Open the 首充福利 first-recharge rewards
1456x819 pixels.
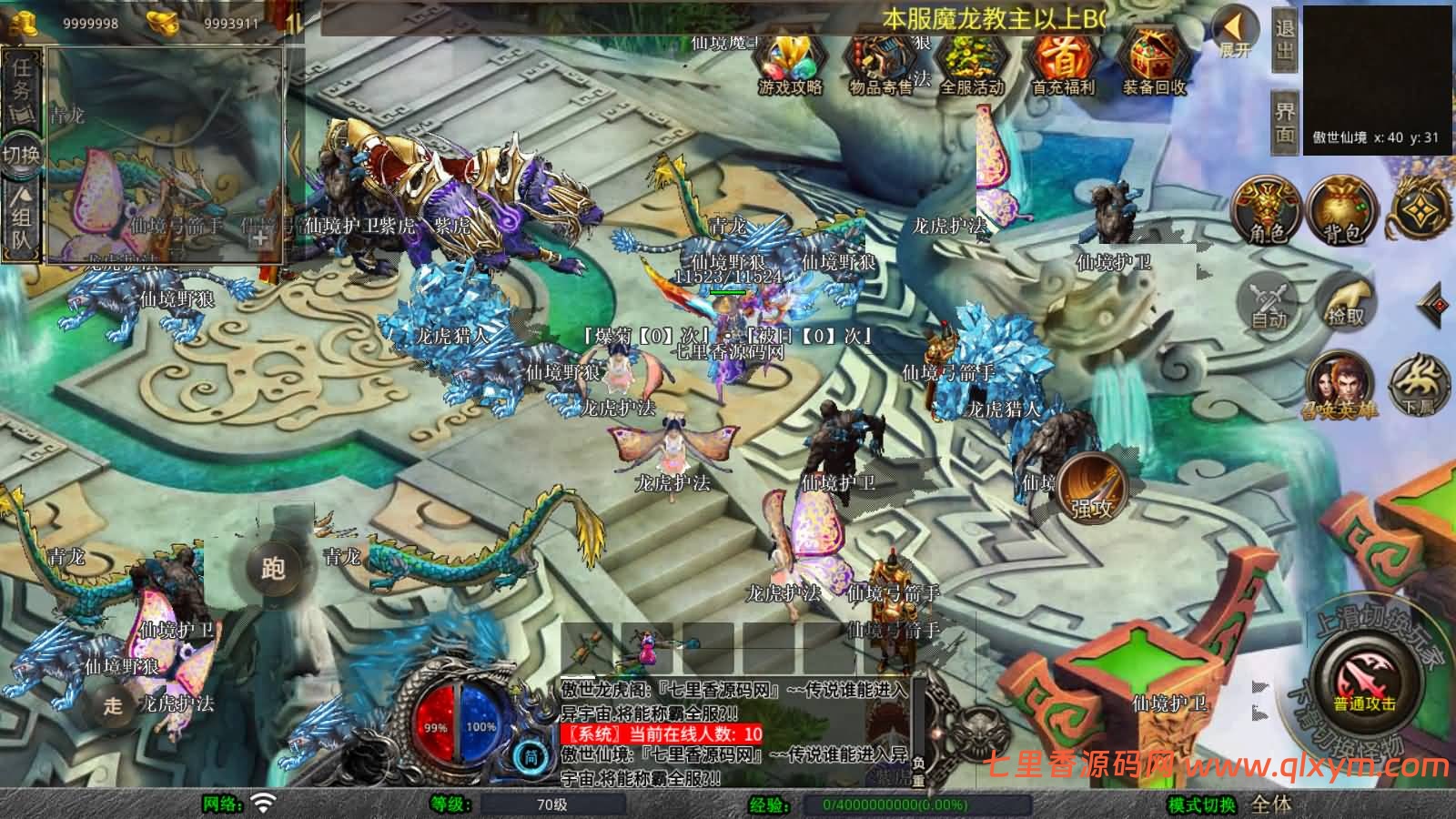(1062, 62)
